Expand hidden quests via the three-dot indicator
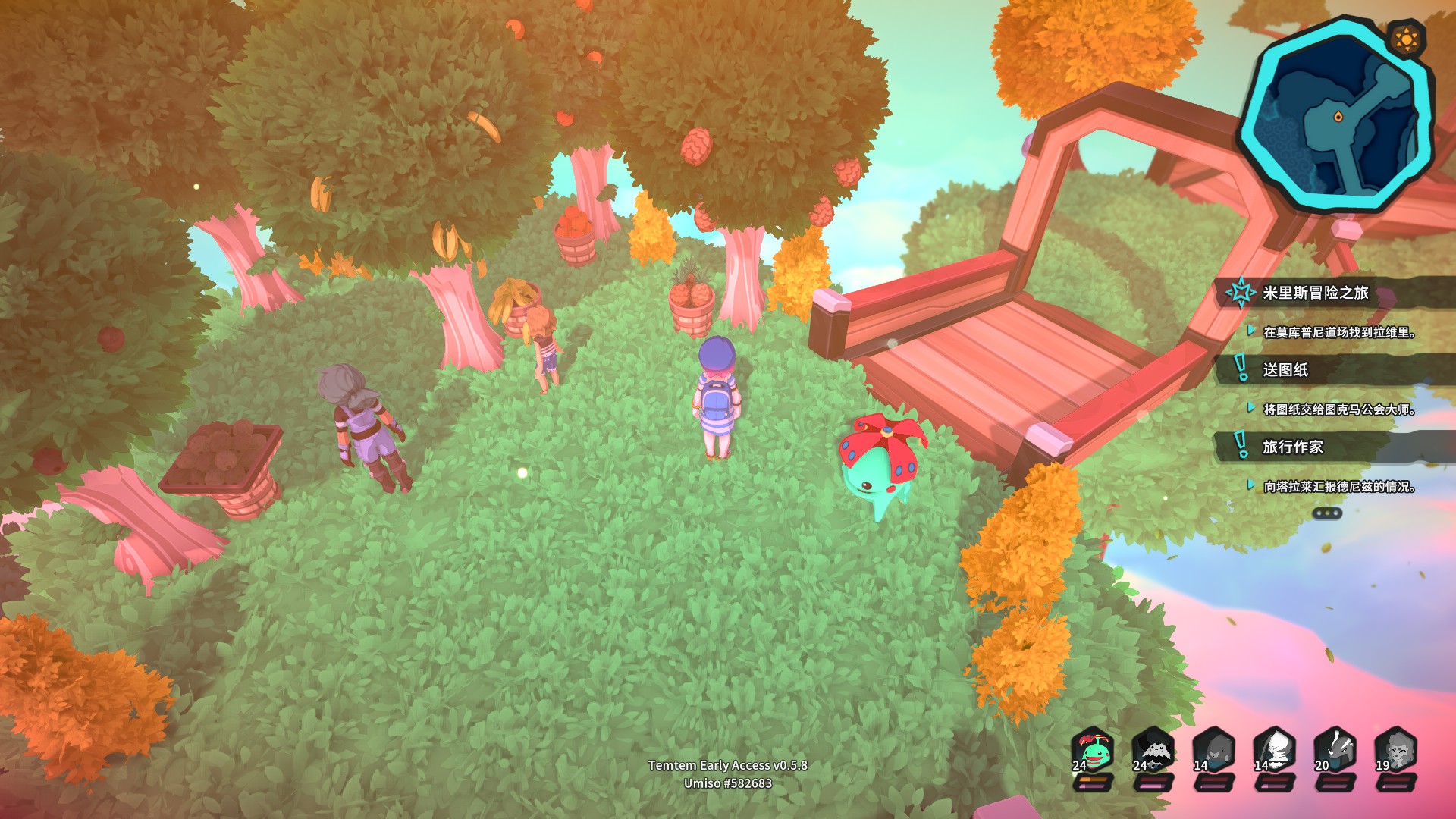This screenshot has height=819, width=1456. click(1326, 513)
